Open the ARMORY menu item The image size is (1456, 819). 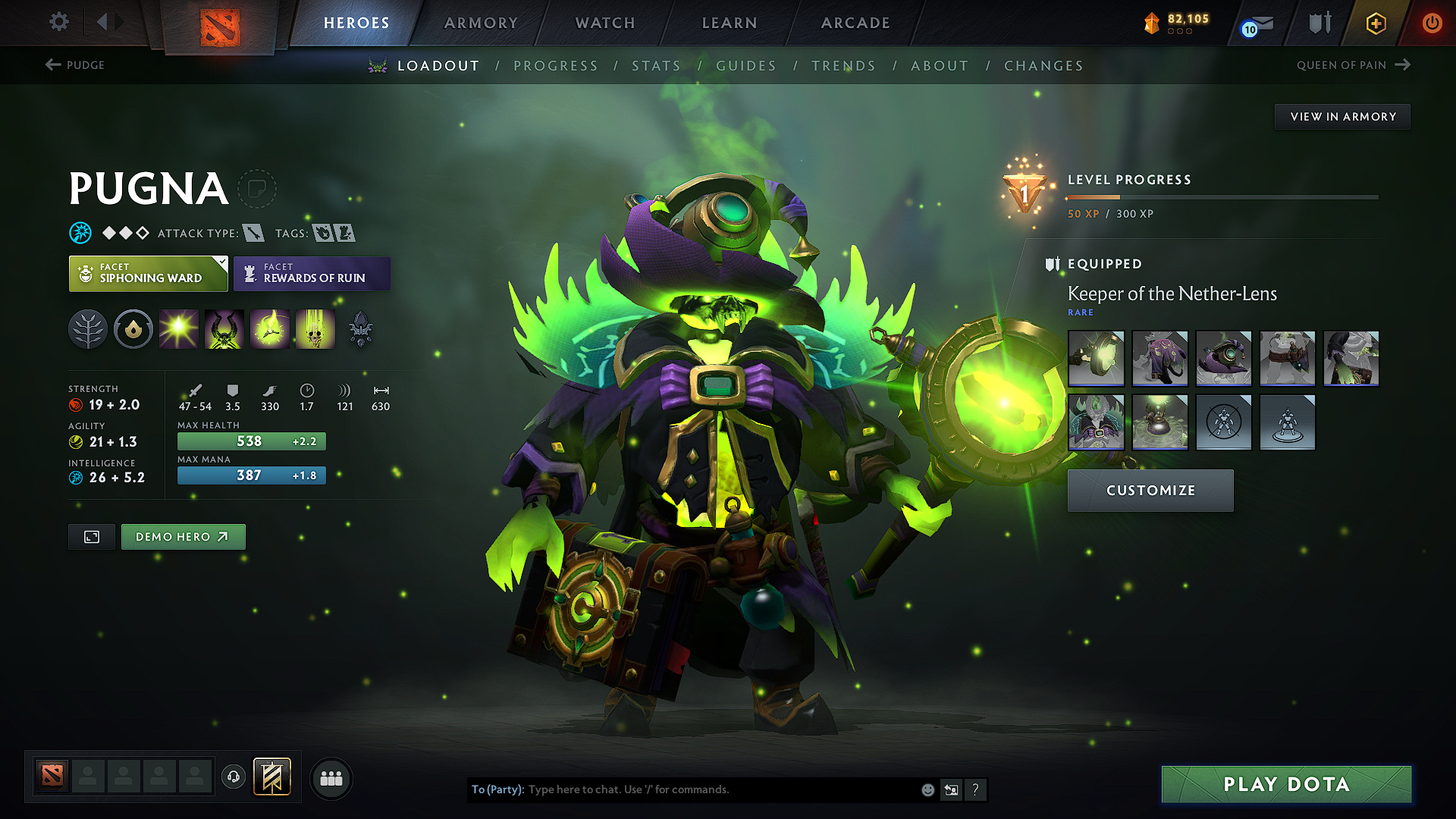481,23
